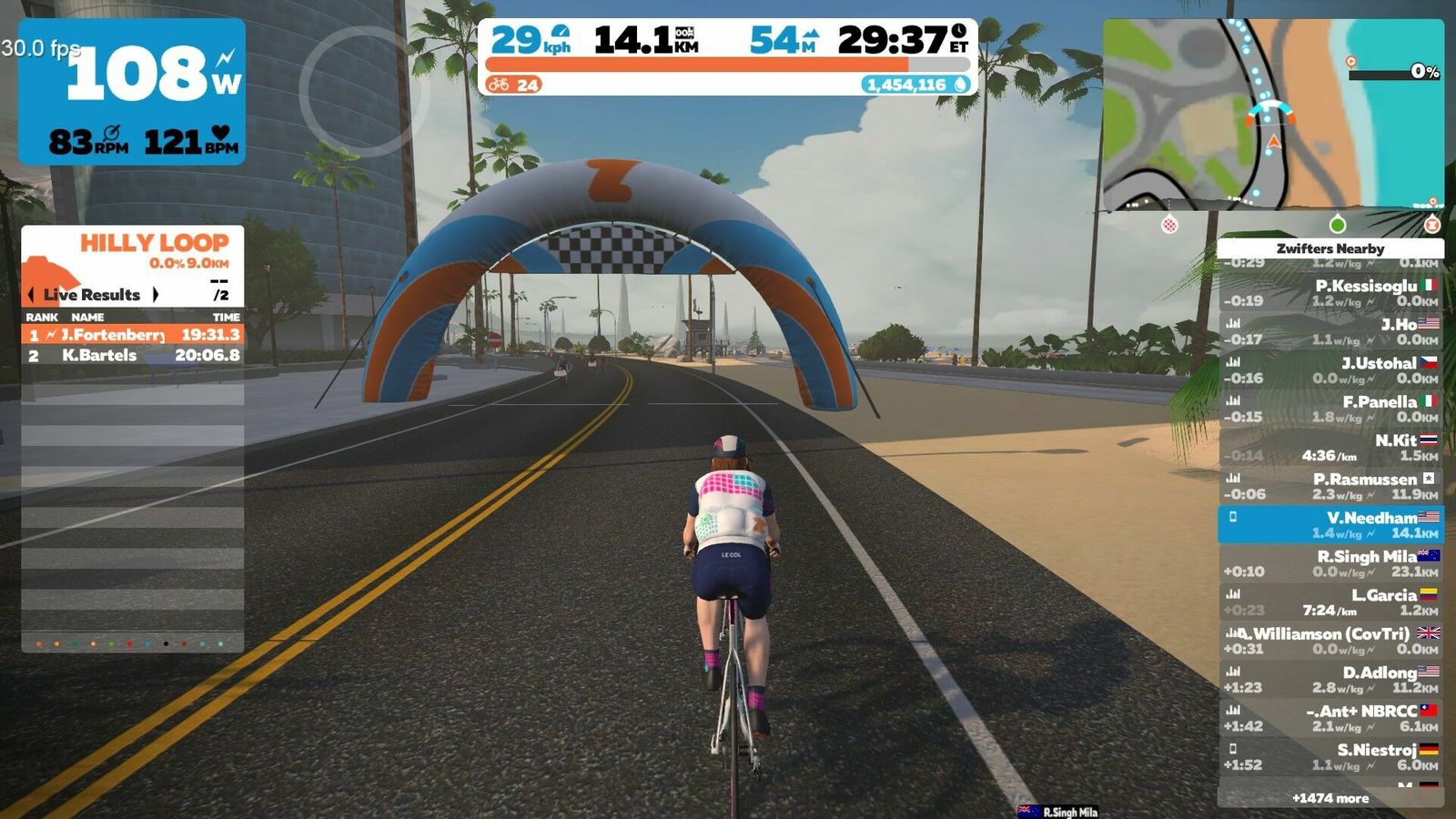This screenshot has height=819, width=1456.
Task: Pick the -.Ant+ NBRCC rider row
Action: point(1330,718)
